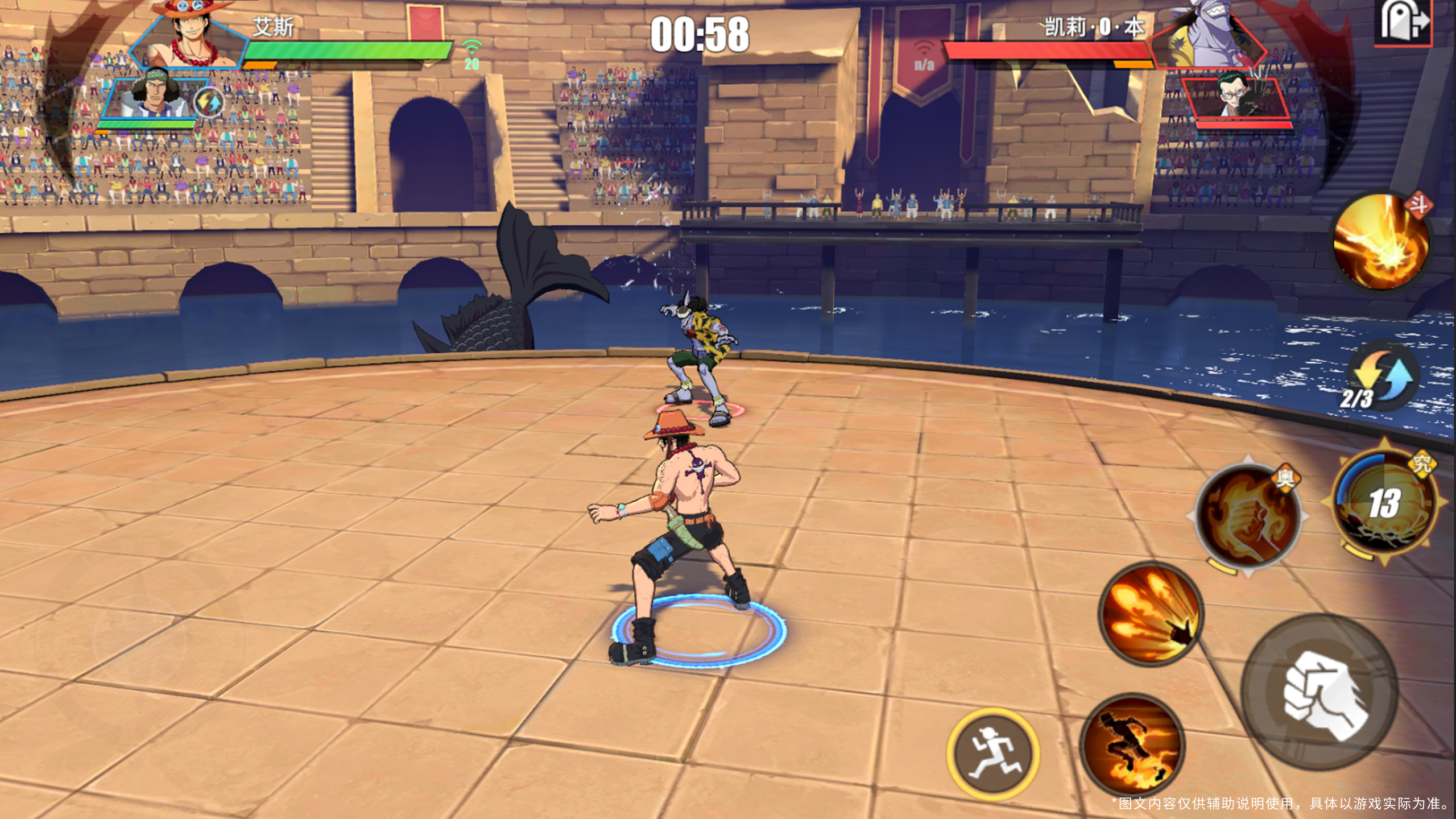Tap the white fist basic attack button
The width and height of the screenshot is (1456, 819).
pos(1319,693)
